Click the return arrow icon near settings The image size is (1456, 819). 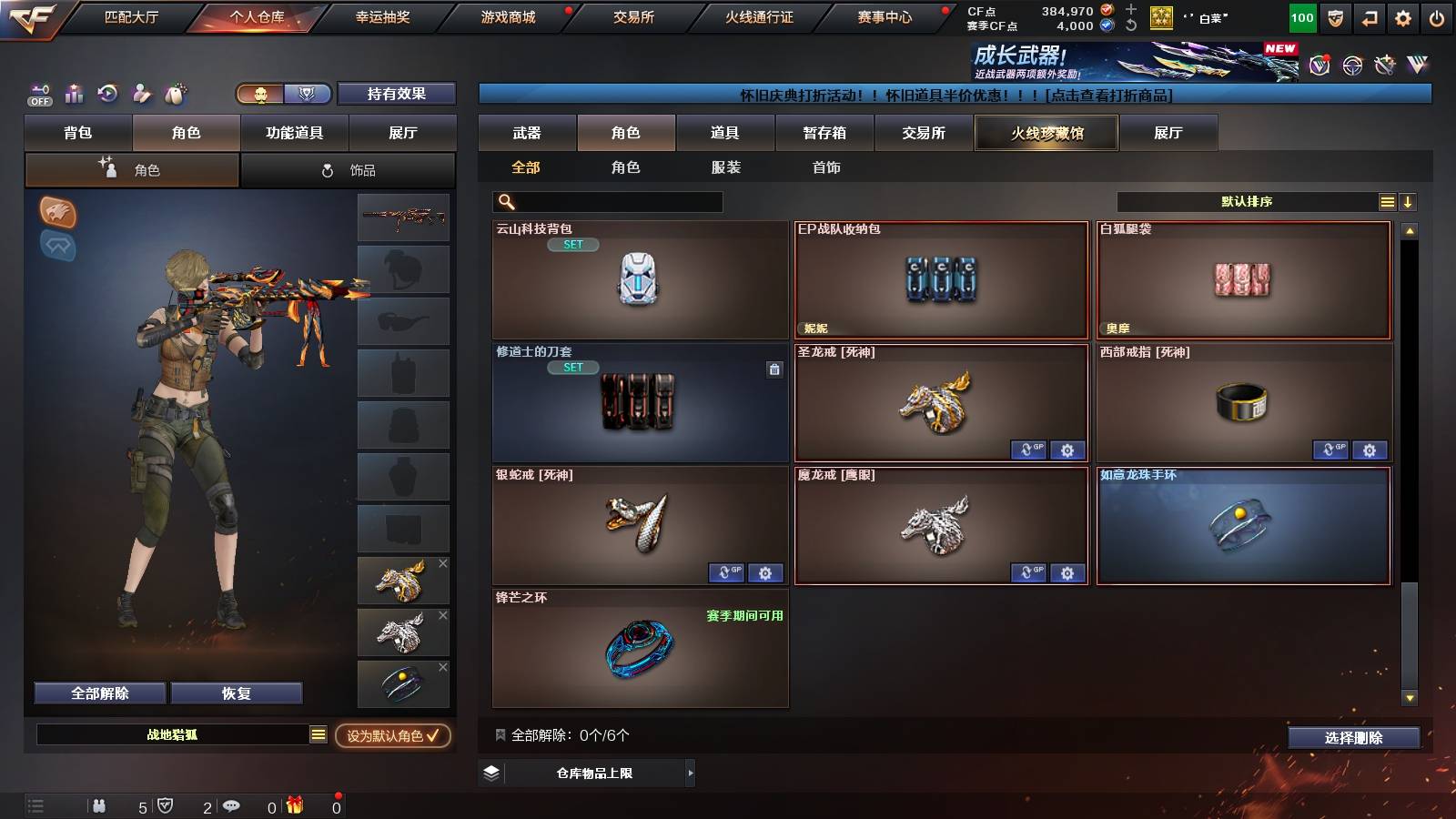pos(1368,15)
